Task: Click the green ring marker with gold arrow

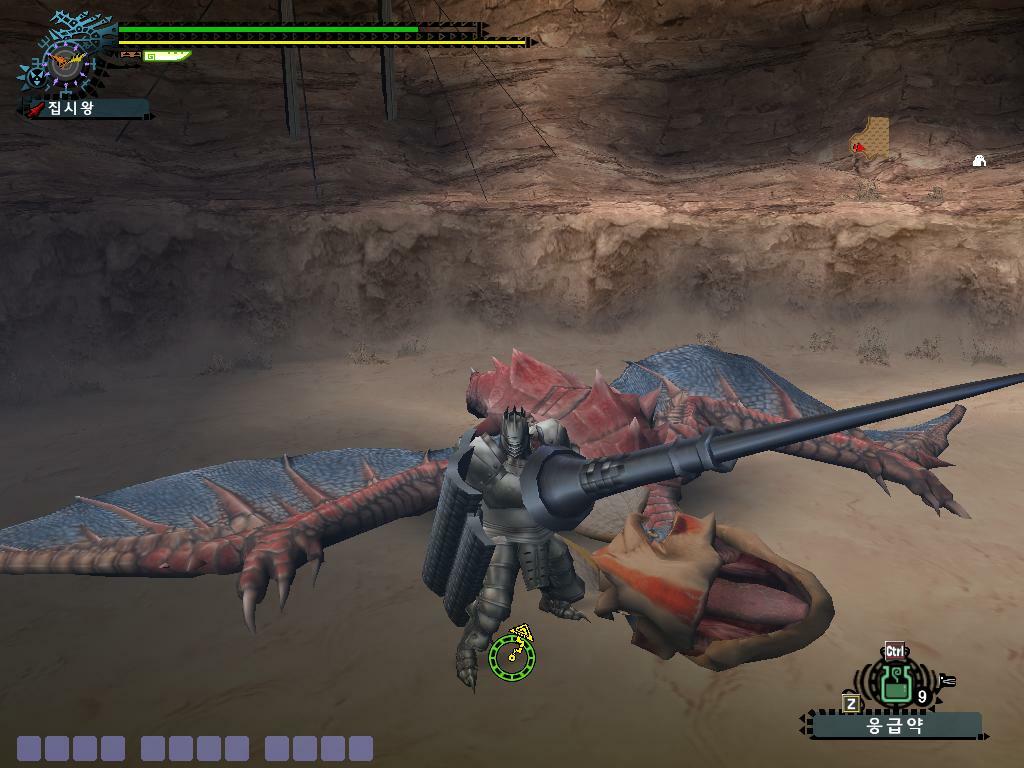Action: 512,656
